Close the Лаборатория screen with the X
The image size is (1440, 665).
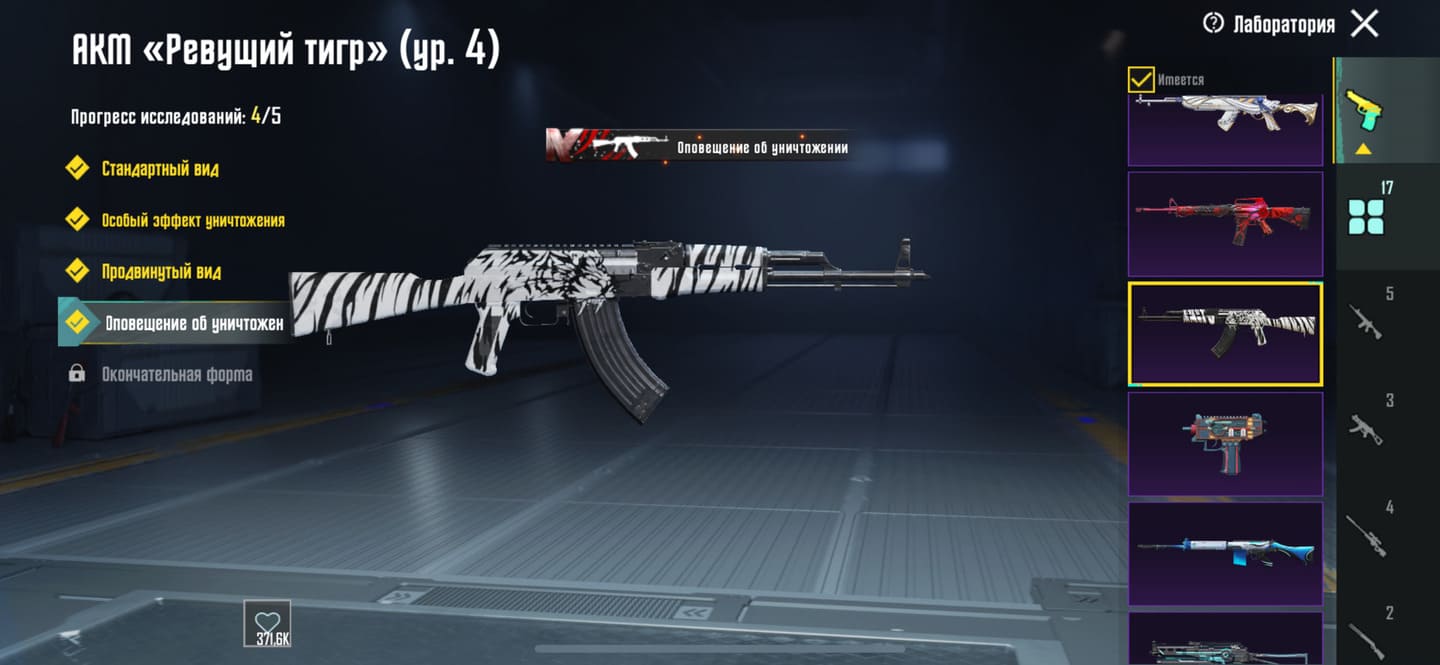click(x=1364, y=24)
